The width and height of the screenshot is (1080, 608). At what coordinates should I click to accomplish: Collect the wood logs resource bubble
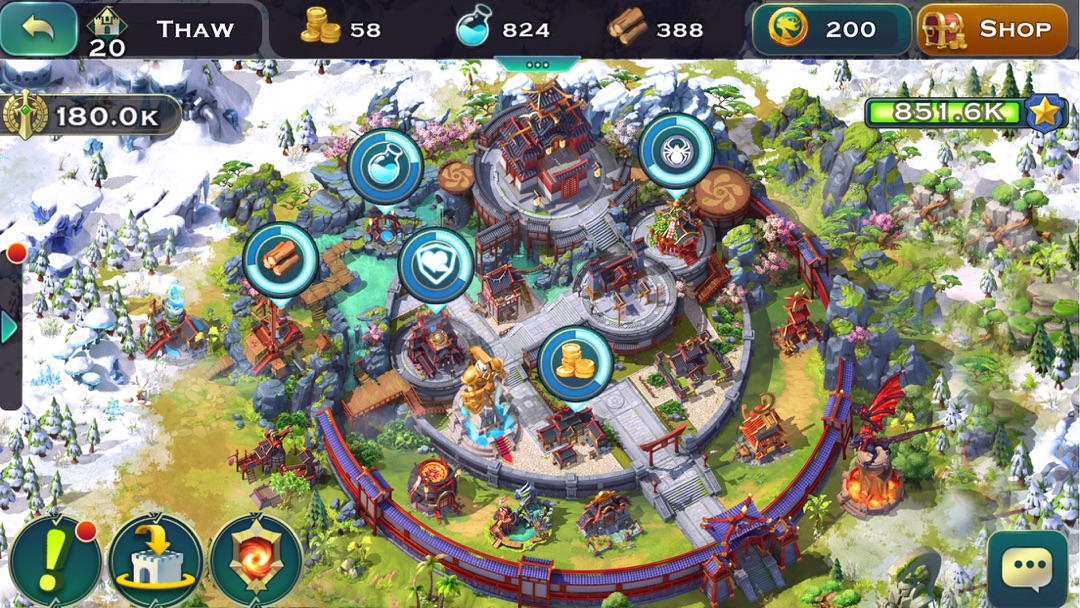[280, 260]
